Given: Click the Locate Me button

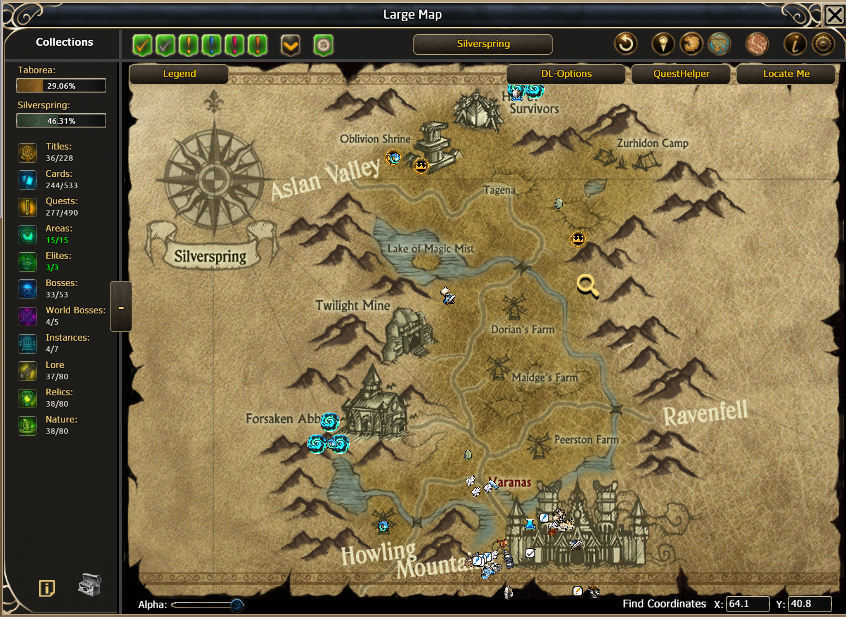Looking at the screenshot, I should click(x=785, y=74).
